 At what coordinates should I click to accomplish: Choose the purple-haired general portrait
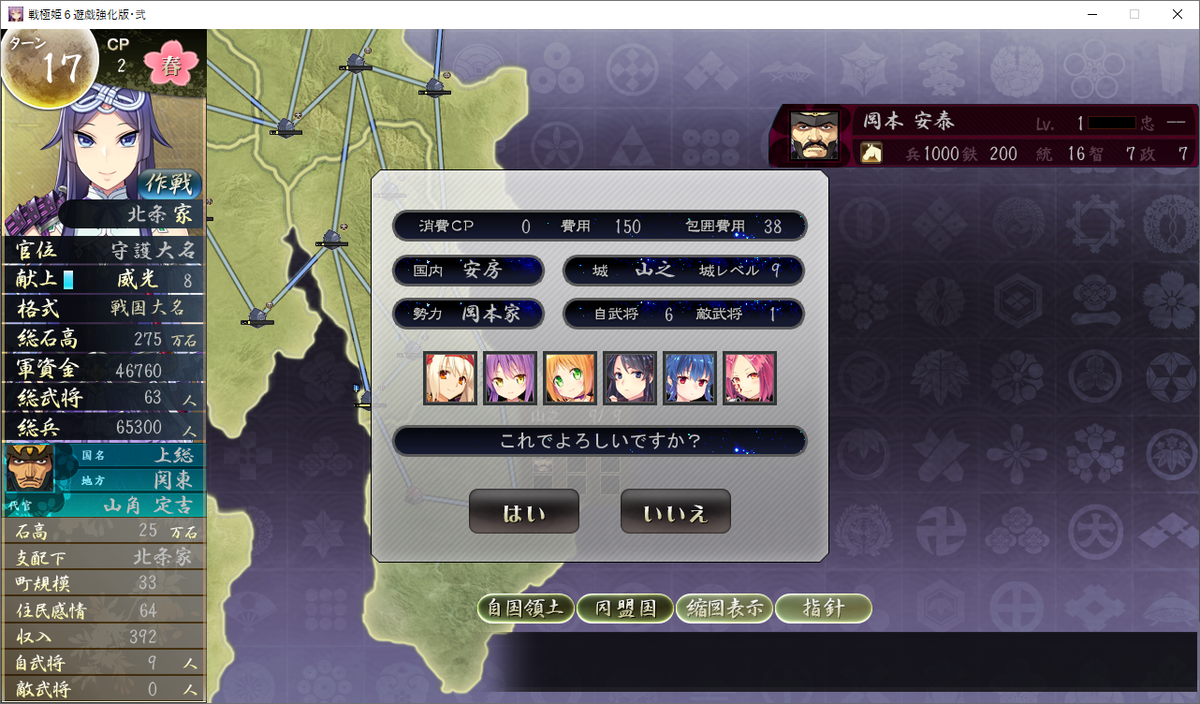(509, 378)
